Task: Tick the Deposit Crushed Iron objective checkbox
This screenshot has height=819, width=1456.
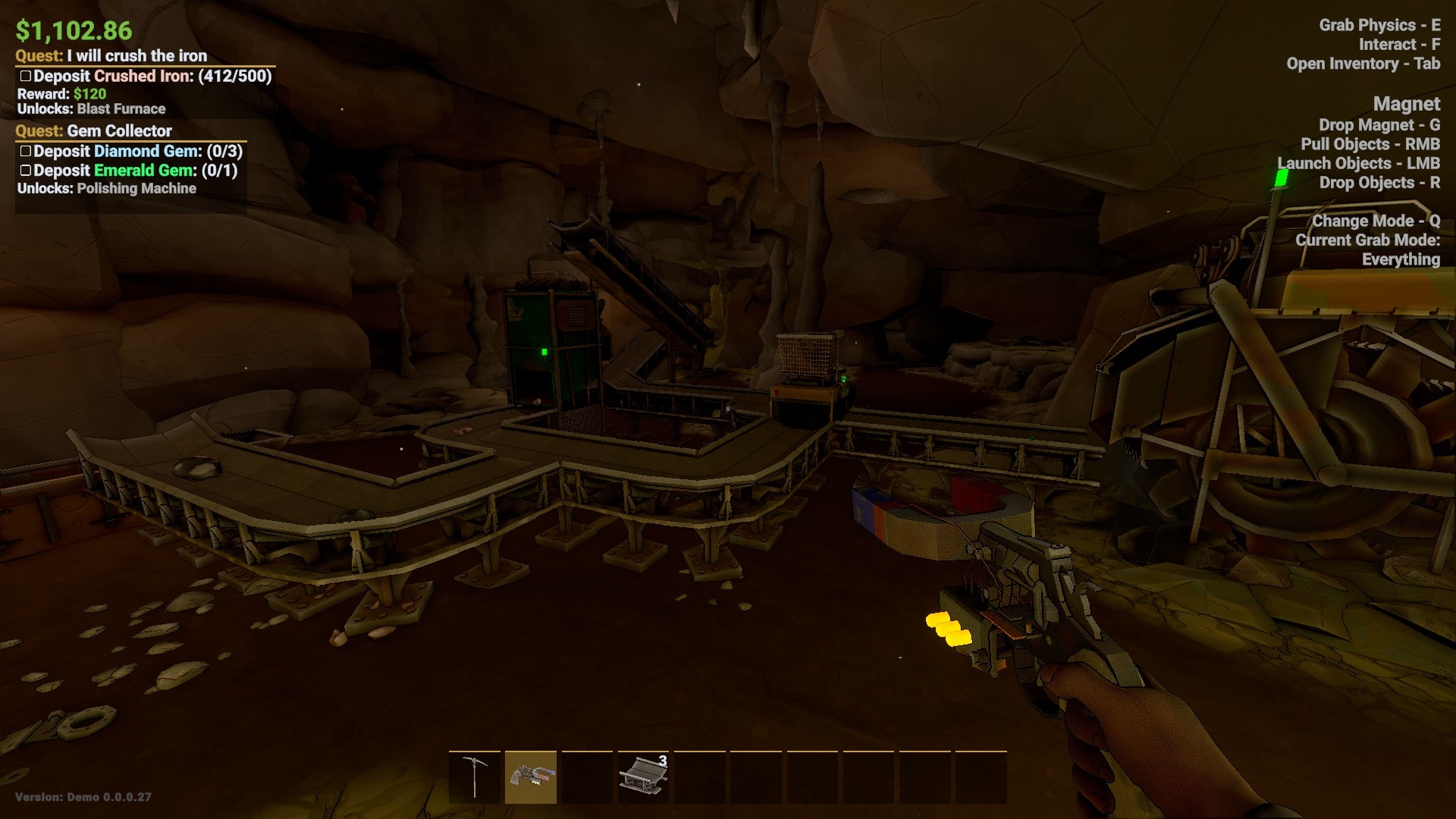Action: click(26, 76)
